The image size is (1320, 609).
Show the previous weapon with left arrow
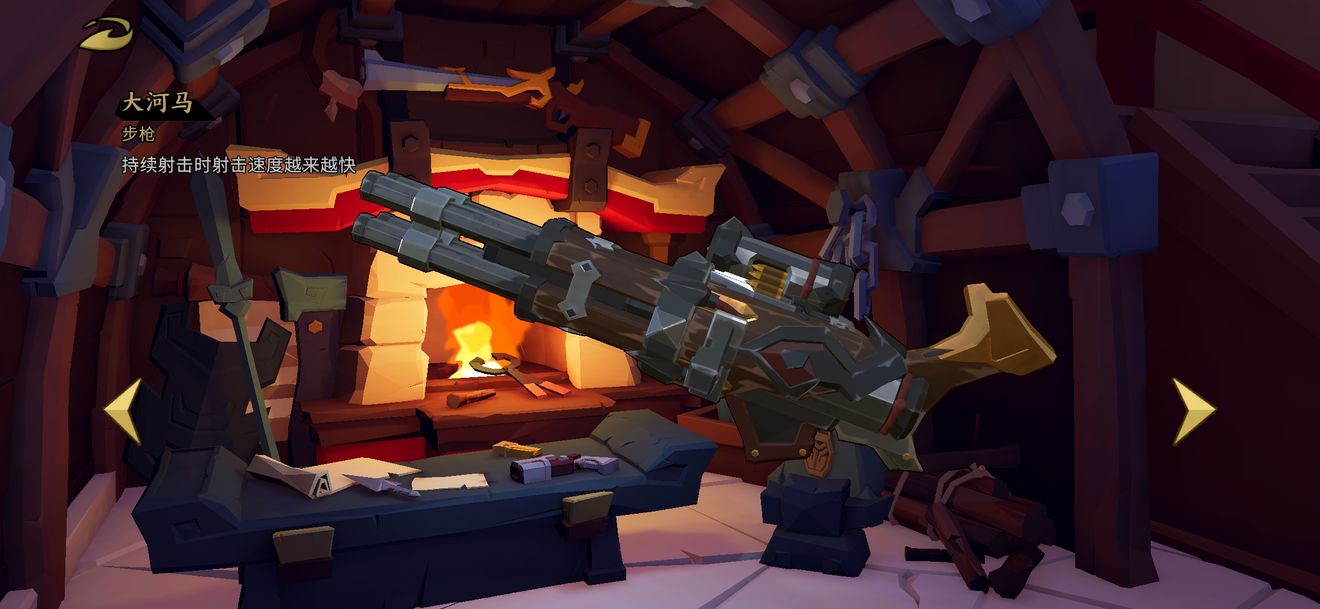tap(123, 410)
